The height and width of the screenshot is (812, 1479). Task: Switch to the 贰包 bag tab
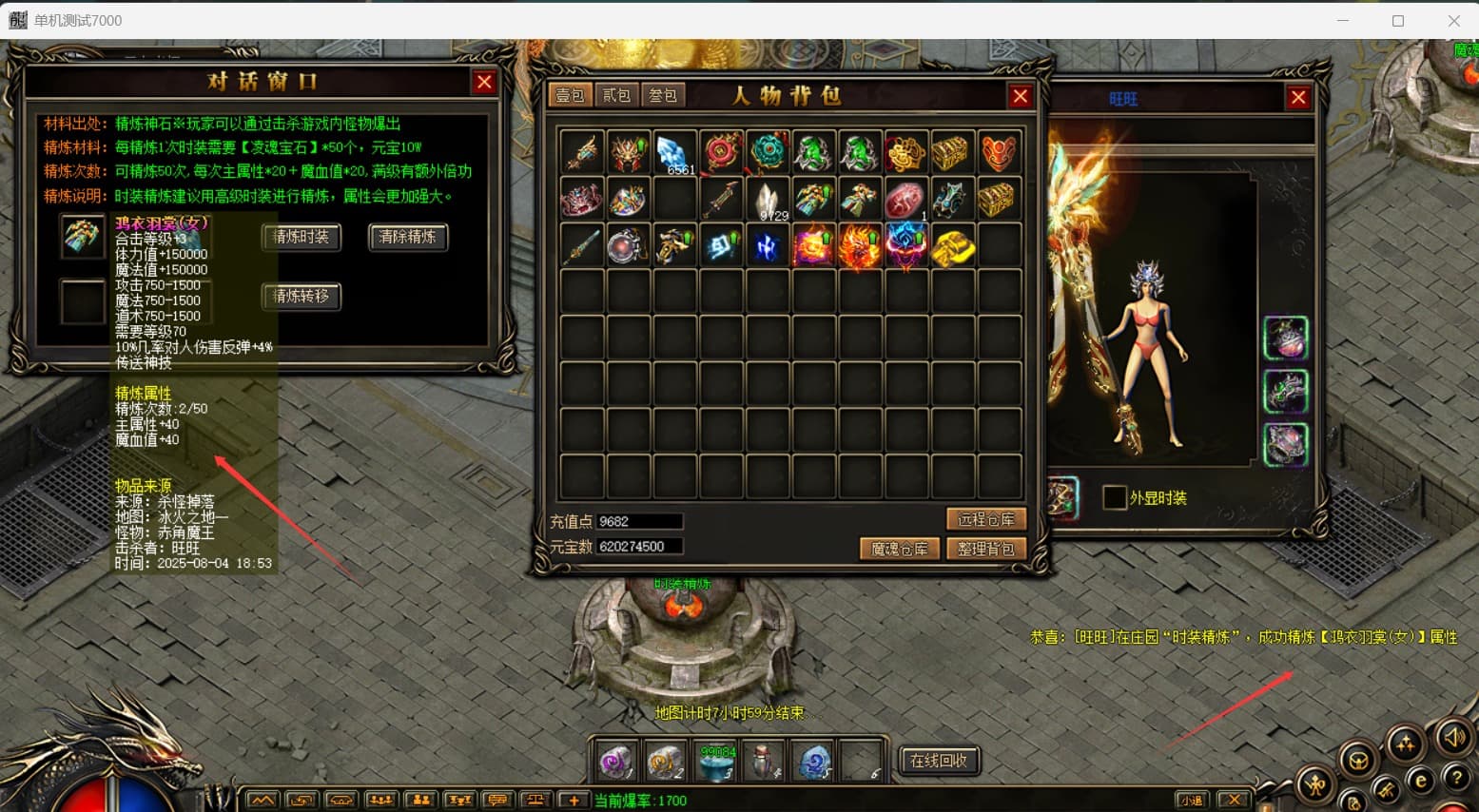pos(616,95)
